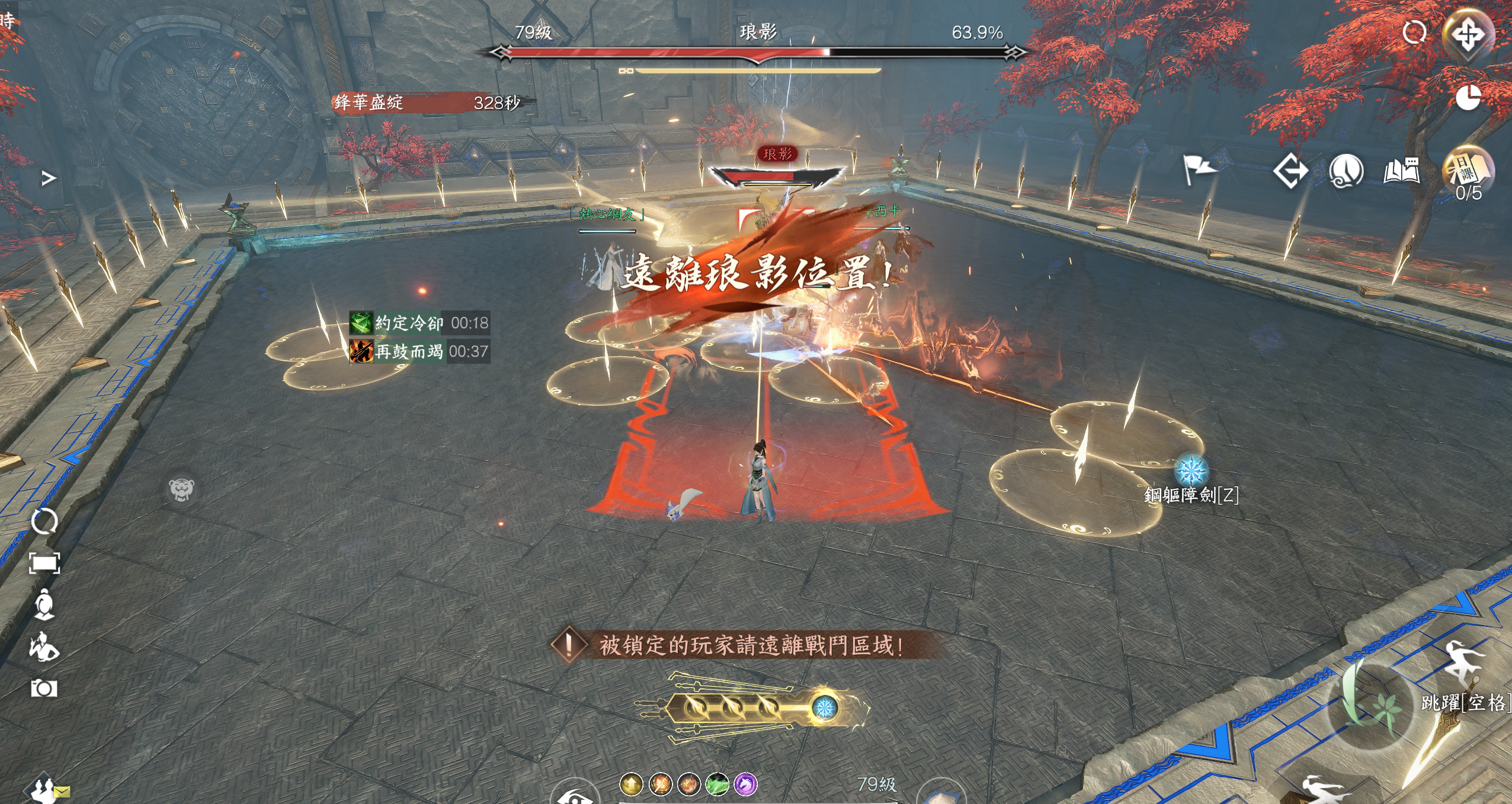The image size is (1512, 804).
Task: Open the character bust silhouette icon
Action: (x=44, y=605)
